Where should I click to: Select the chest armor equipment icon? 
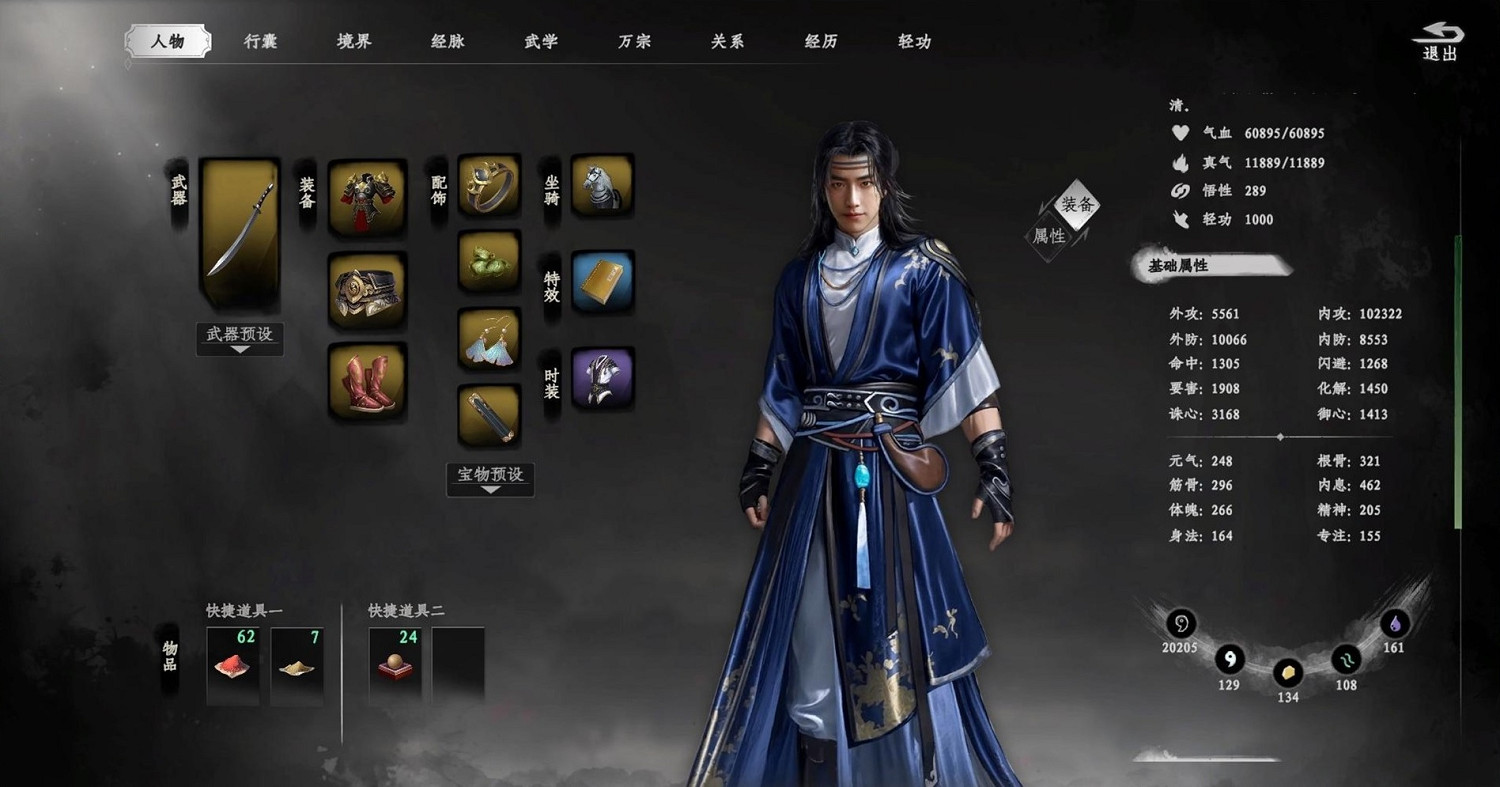[367, 194]
